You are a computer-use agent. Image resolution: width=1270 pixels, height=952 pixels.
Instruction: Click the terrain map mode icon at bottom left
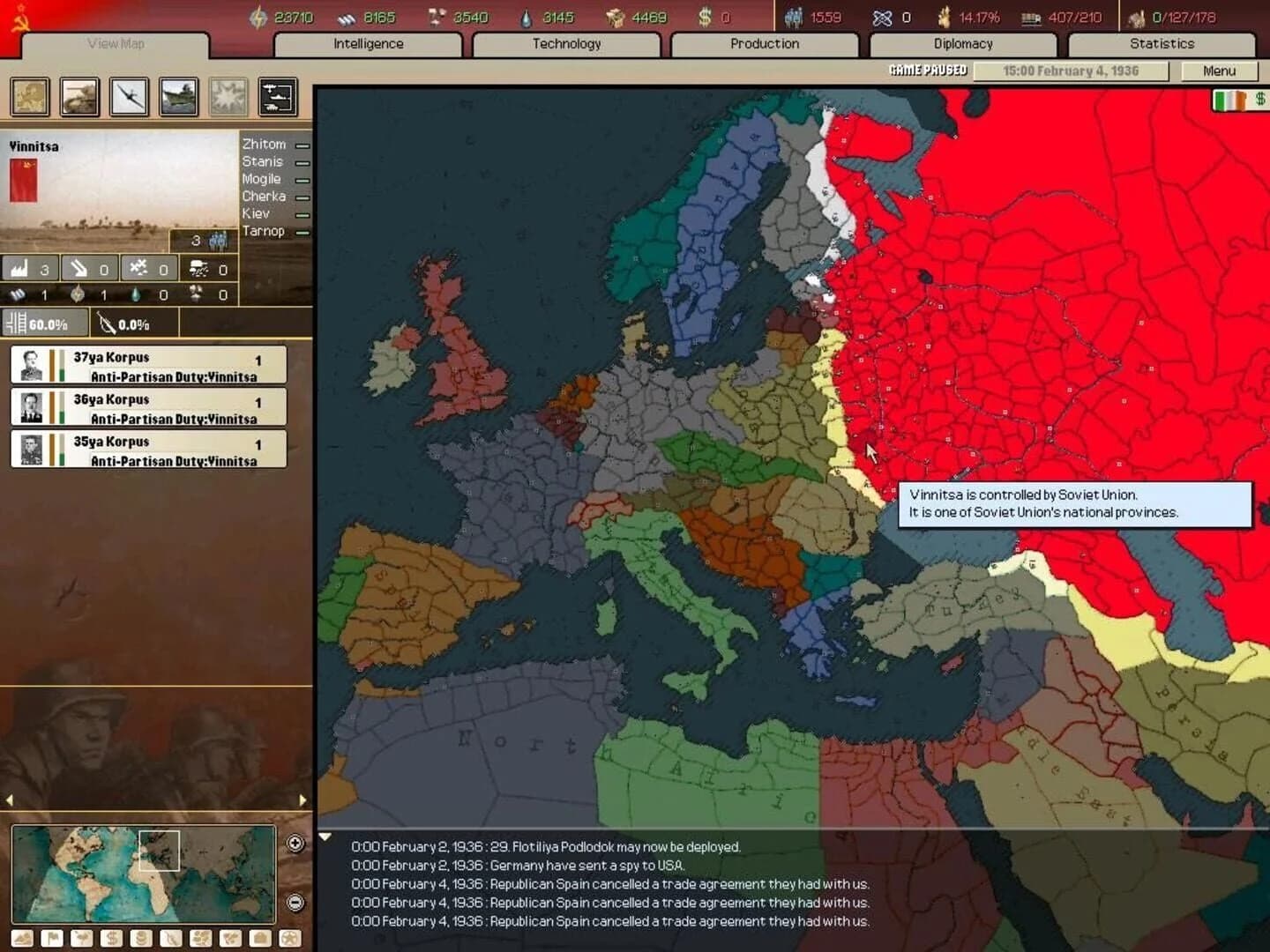click(22, 938)
